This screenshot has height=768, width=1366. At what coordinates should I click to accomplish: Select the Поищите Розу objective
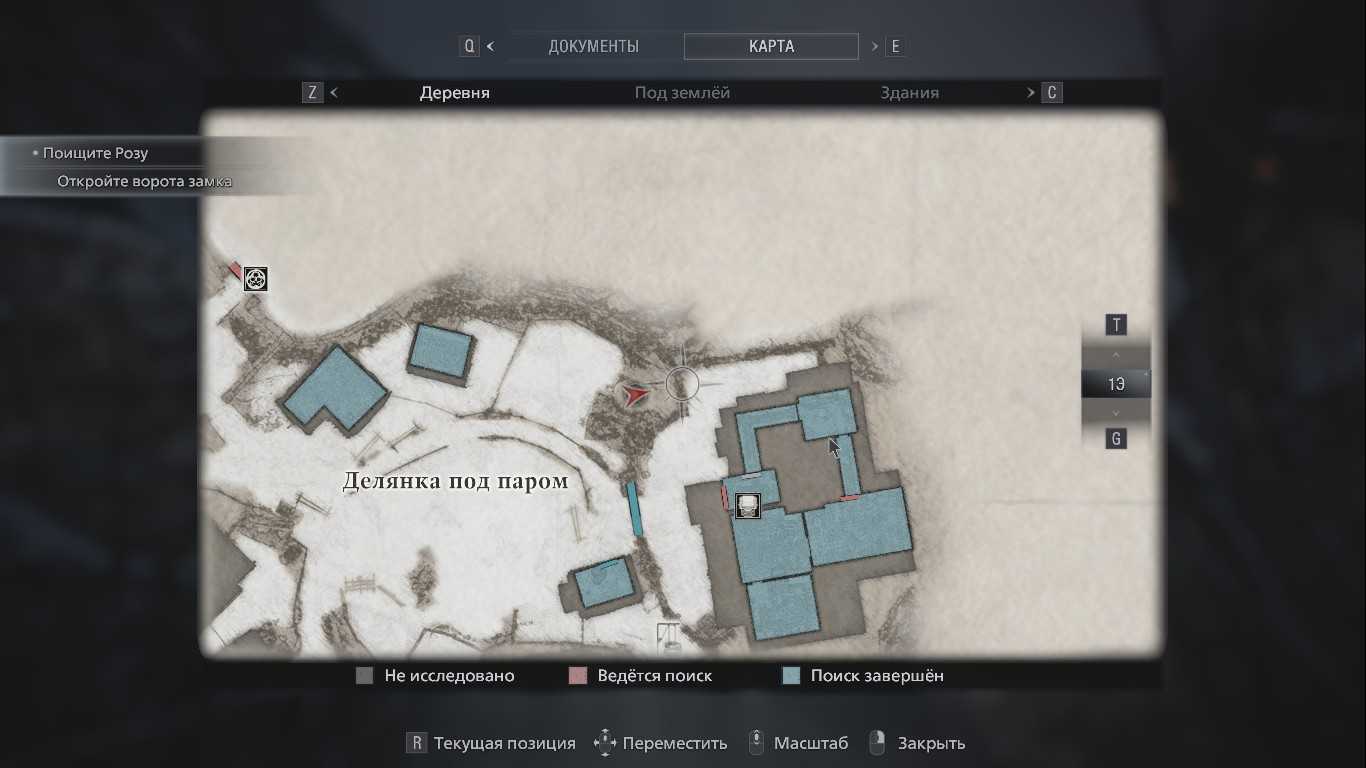click(95, 153)
